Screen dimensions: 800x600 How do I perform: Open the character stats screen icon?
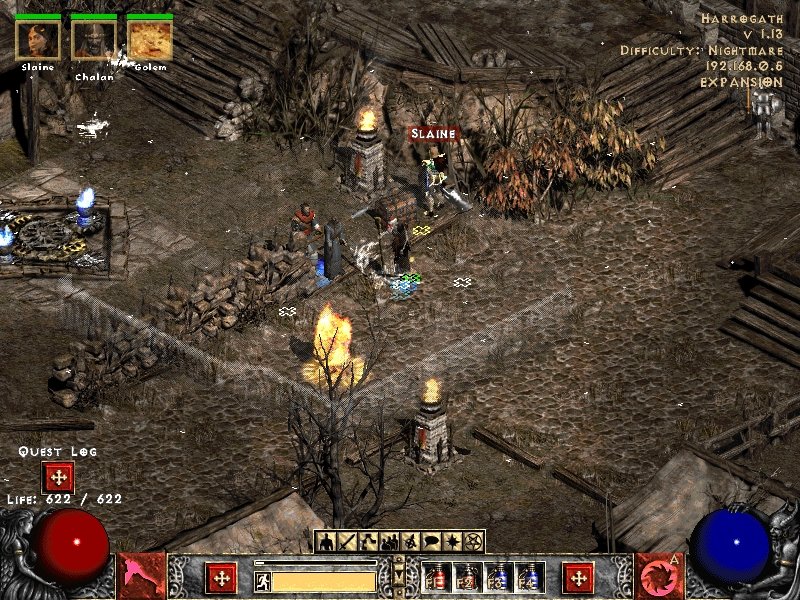[325, 542]
